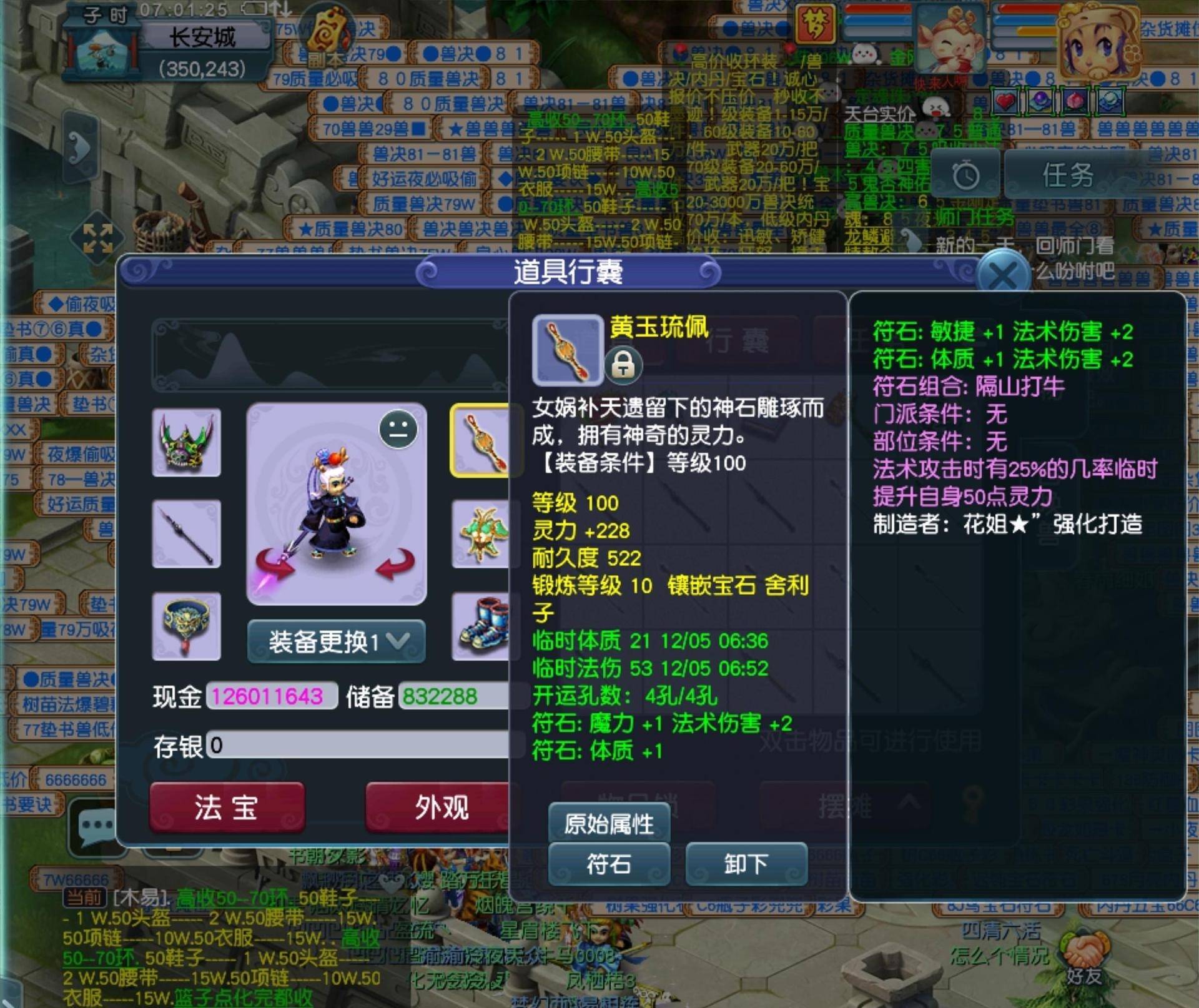Expand the 装备更换1 dropdown
This screenshot has height=1008, width=1199.
pyautogui.click(x=337, y=641)
